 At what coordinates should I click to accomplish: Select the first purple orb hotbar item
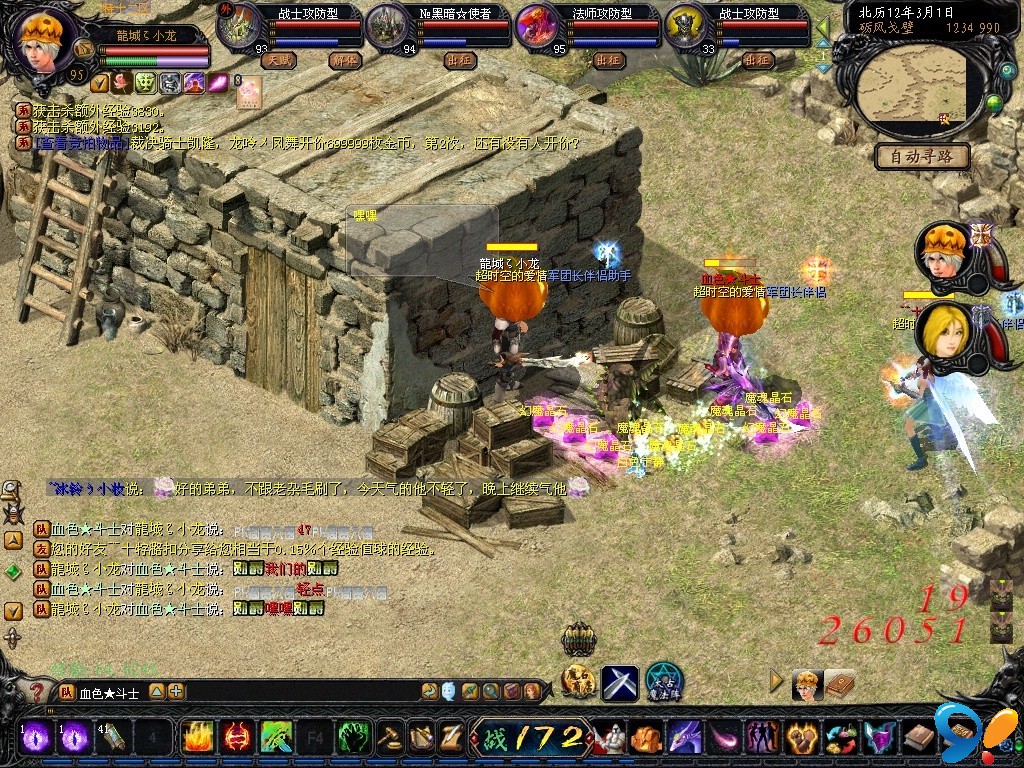[37, 738]
